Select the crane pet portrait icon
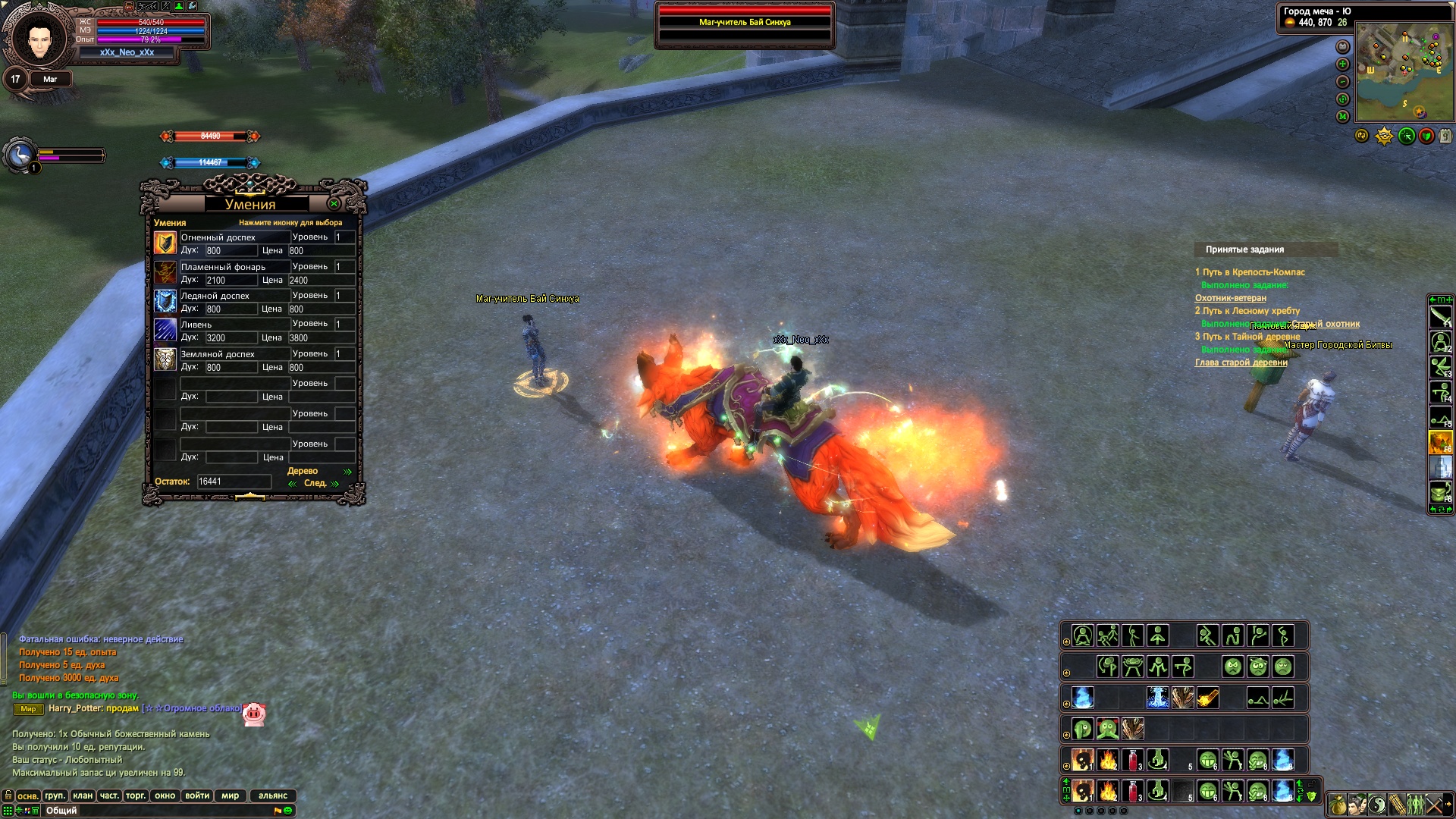This screenshot has width=1456, height=819. (19, 155)
